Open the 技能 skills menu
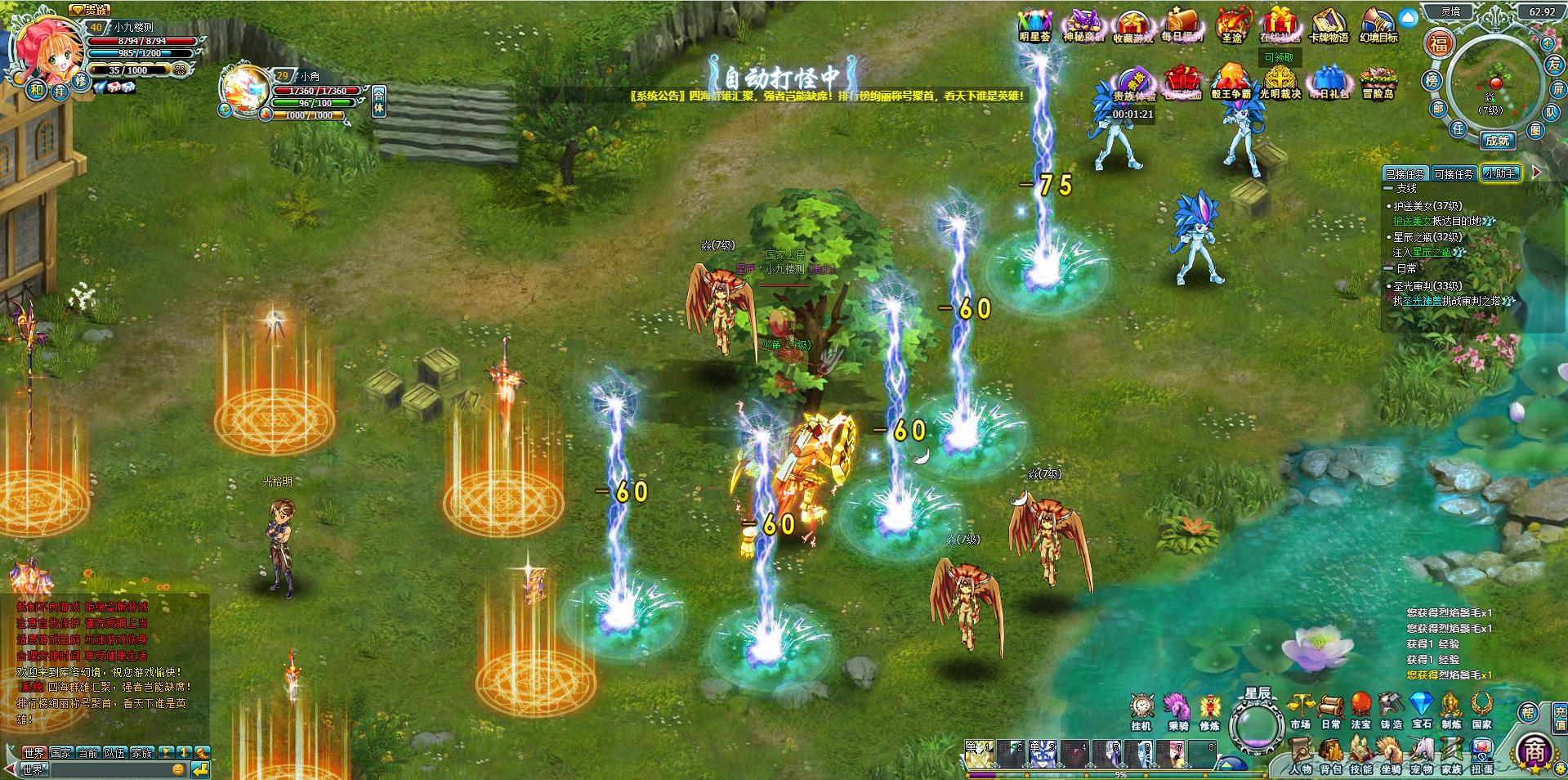 (1360, 755)
